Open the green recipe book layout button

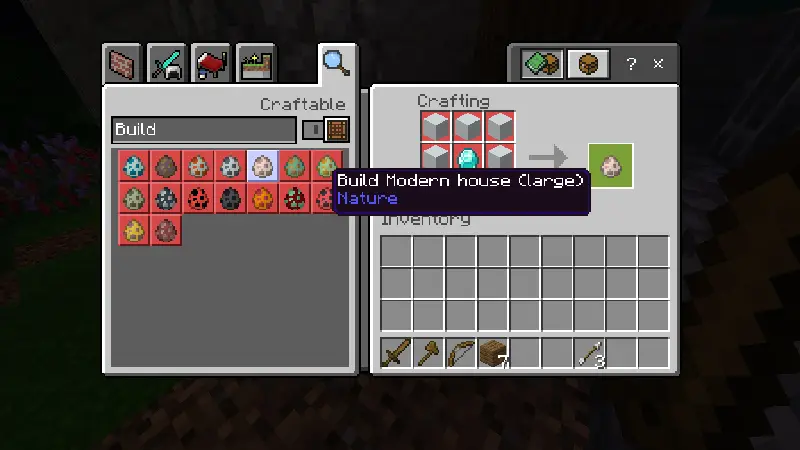(x=543, y=64)
